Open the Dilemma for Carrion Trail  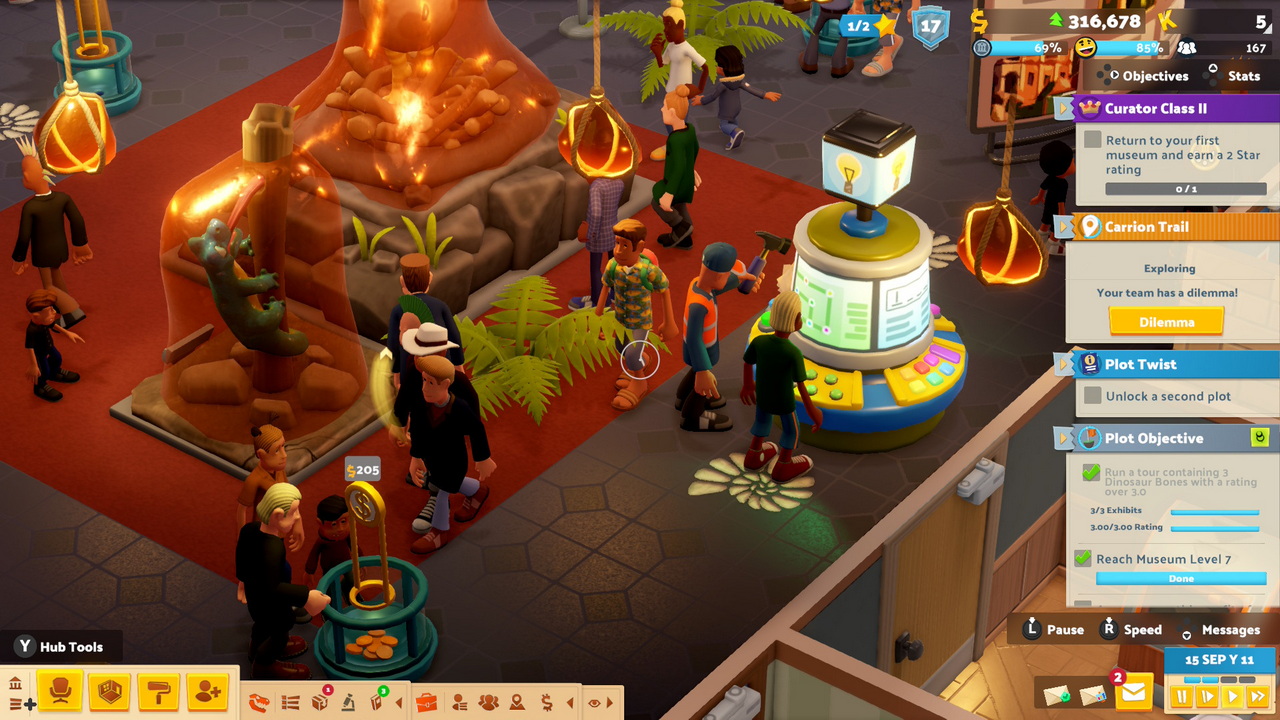(x=1166, y=322)
